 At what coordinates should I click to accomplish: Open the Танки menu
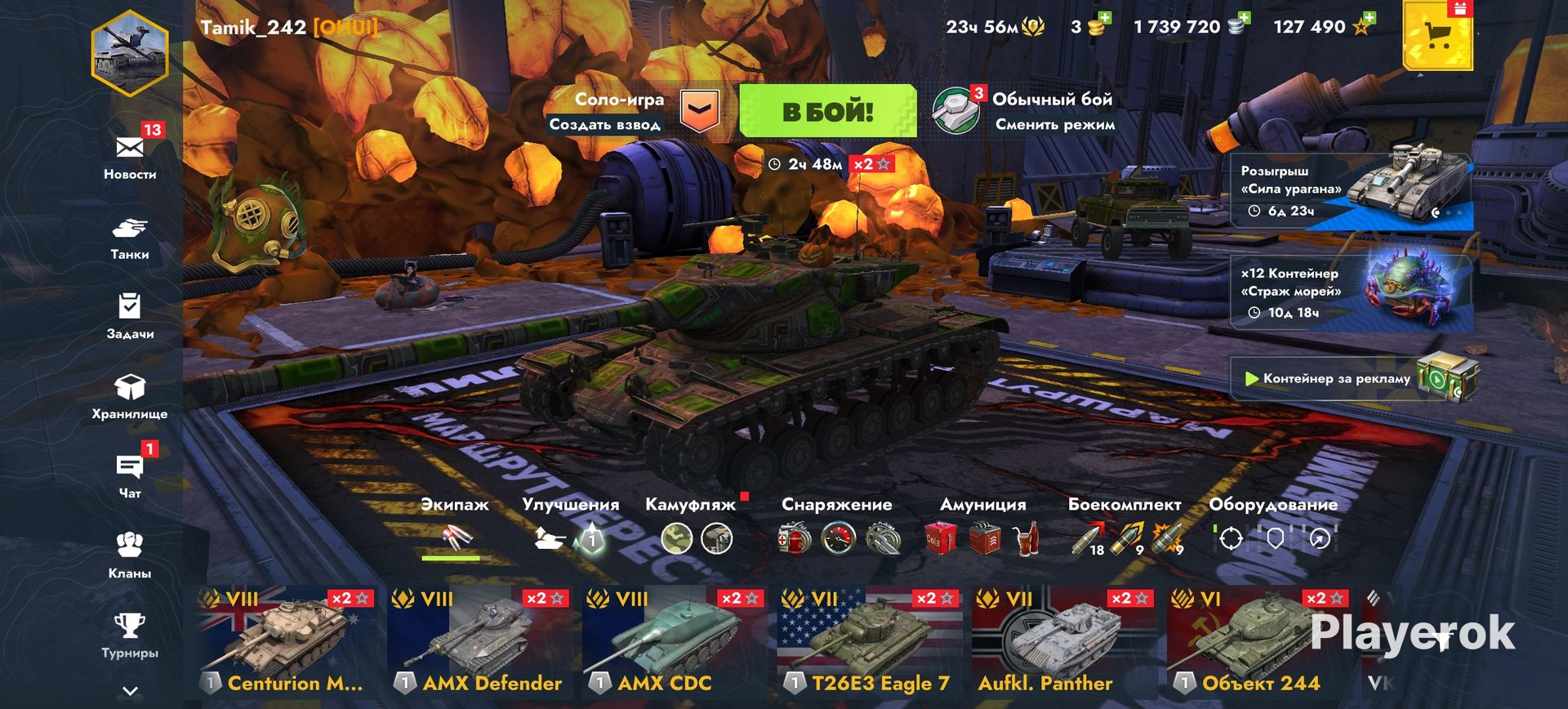[x=130, y=237]
